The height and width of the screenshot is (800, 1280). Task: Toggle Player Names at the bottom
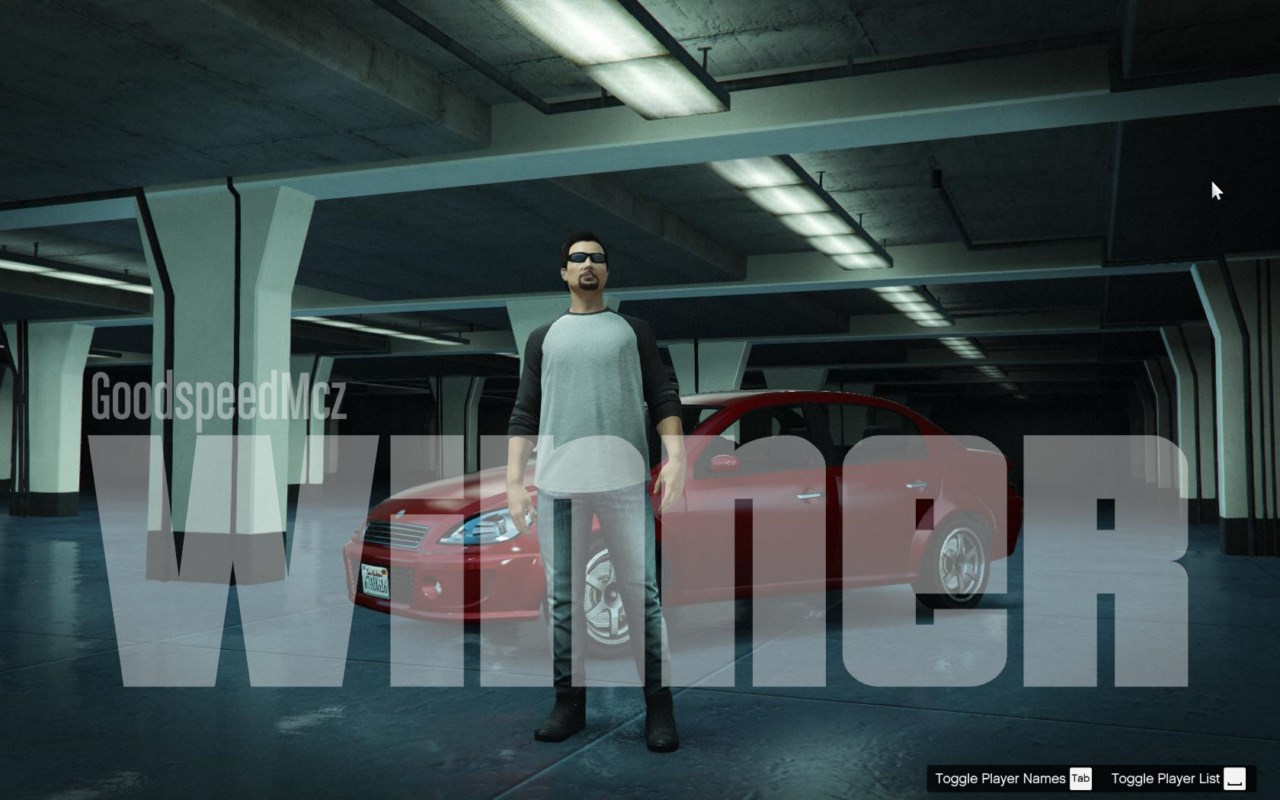coord(1012,779)
